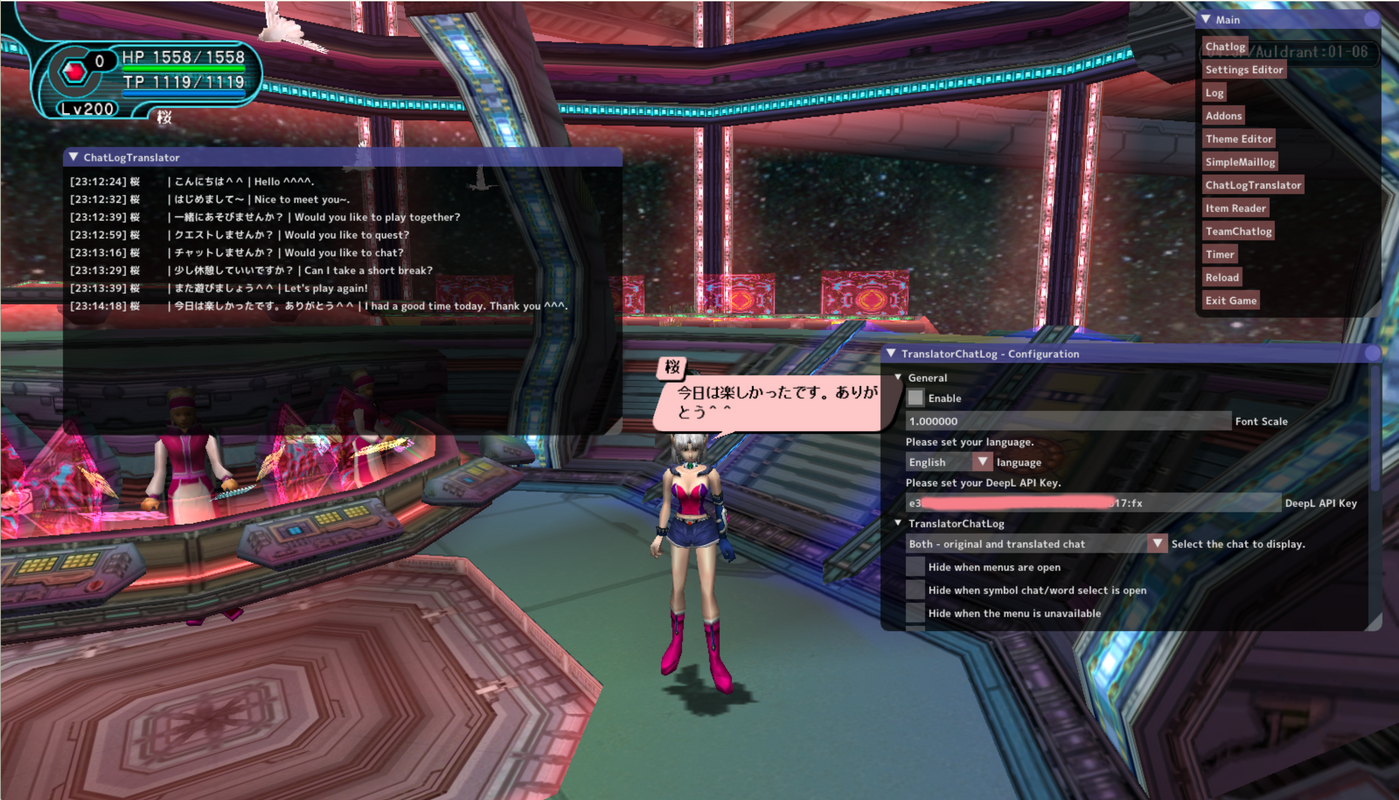Choose Exit Game from the Main menu
Viewport: 1399px width, 800px height.
click(1230, 300)
